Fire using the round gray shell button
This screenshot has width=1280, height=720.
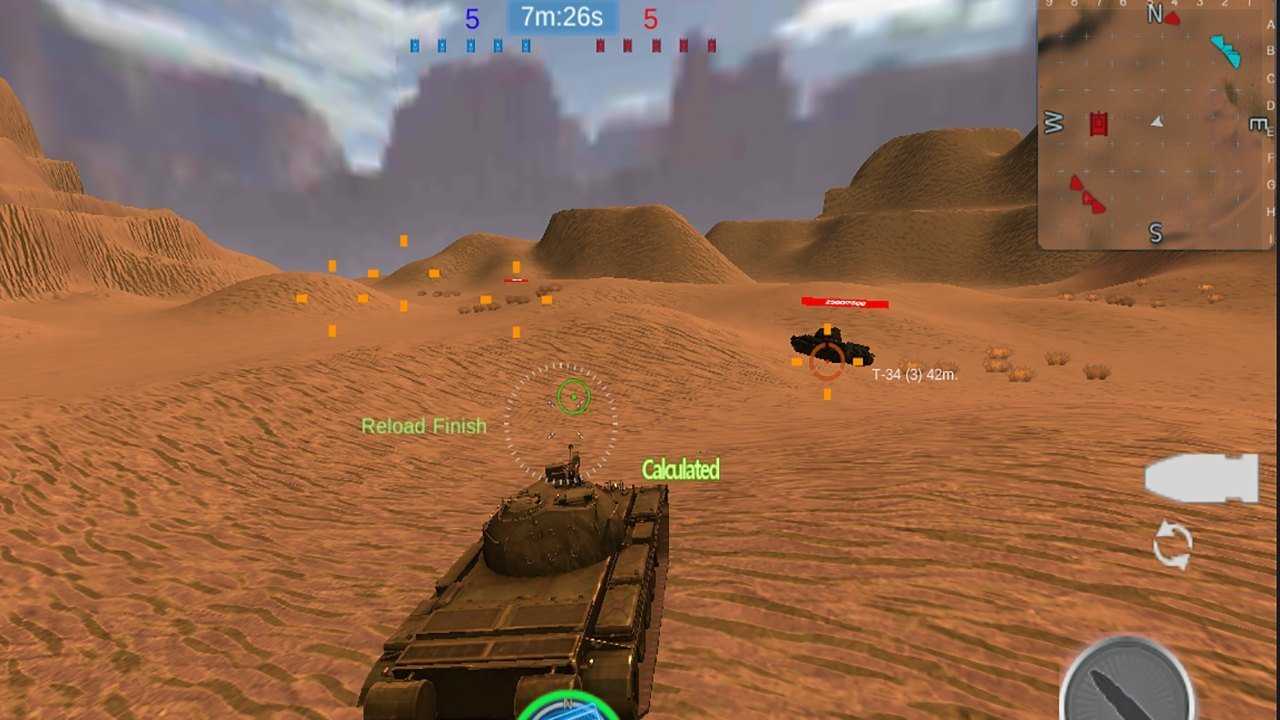(x=1126, y=685)
